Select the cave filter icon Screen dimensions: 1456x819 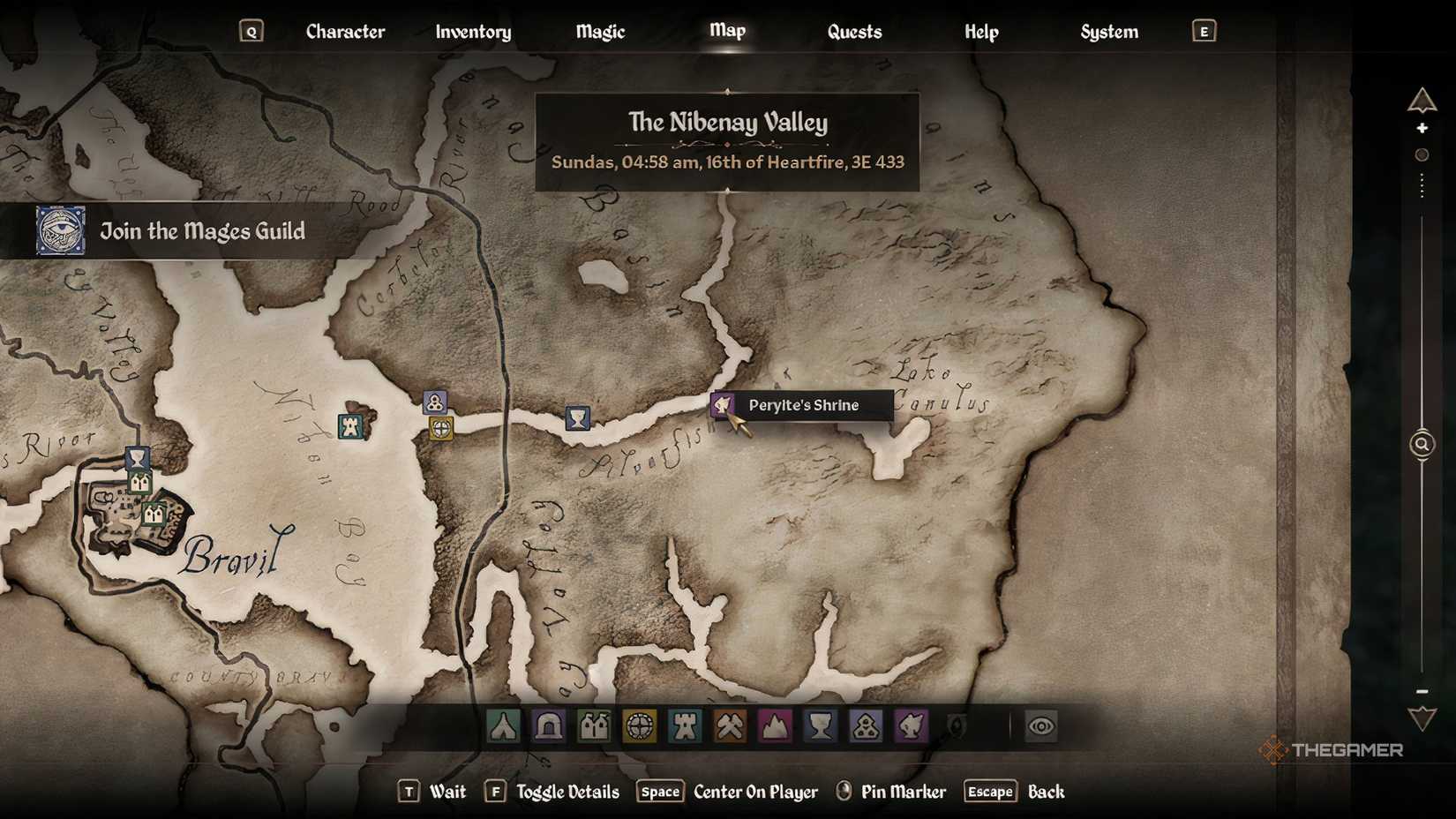click(549, 726)
